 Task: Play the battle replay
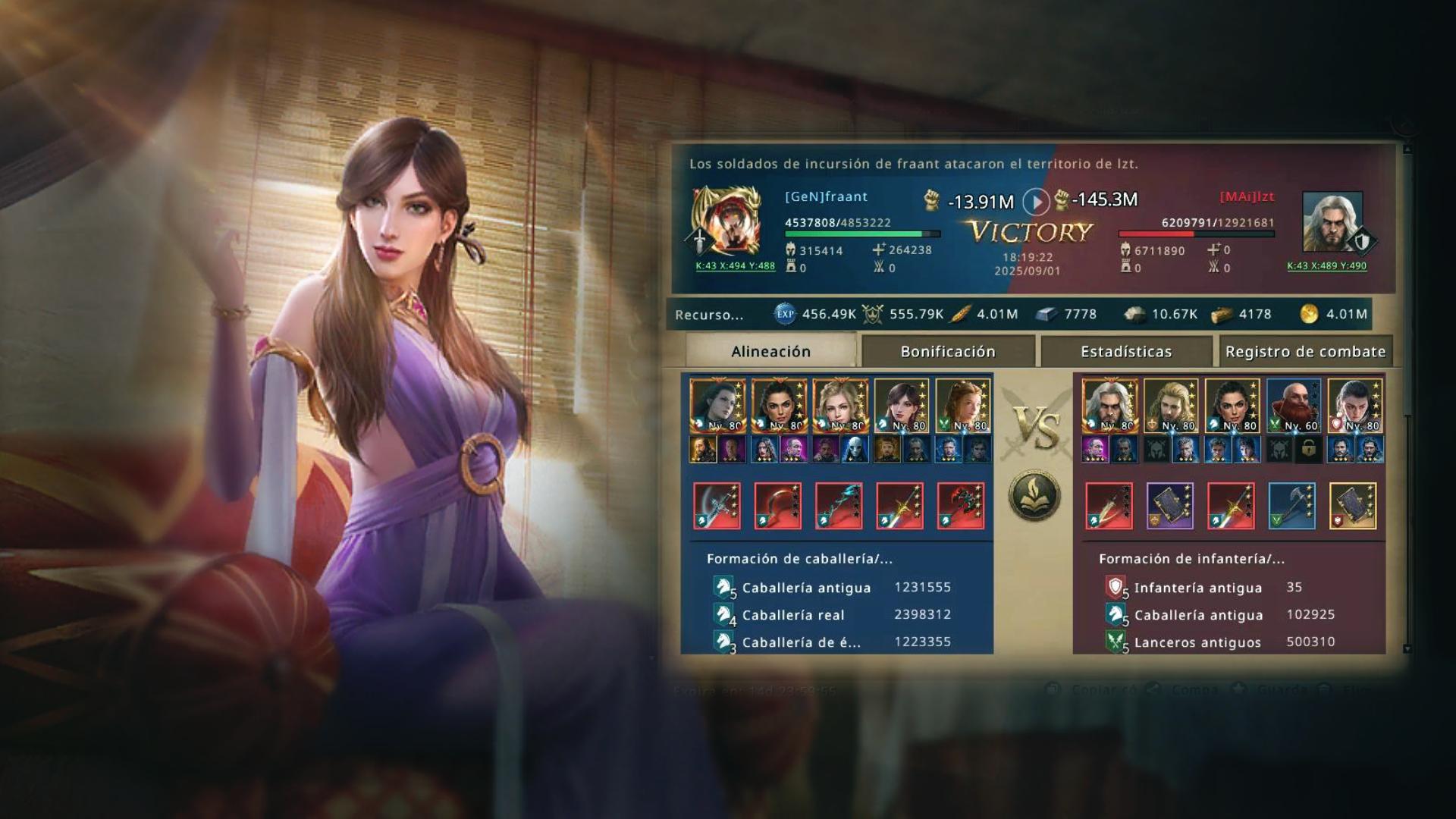click(x=1036, y=202)
